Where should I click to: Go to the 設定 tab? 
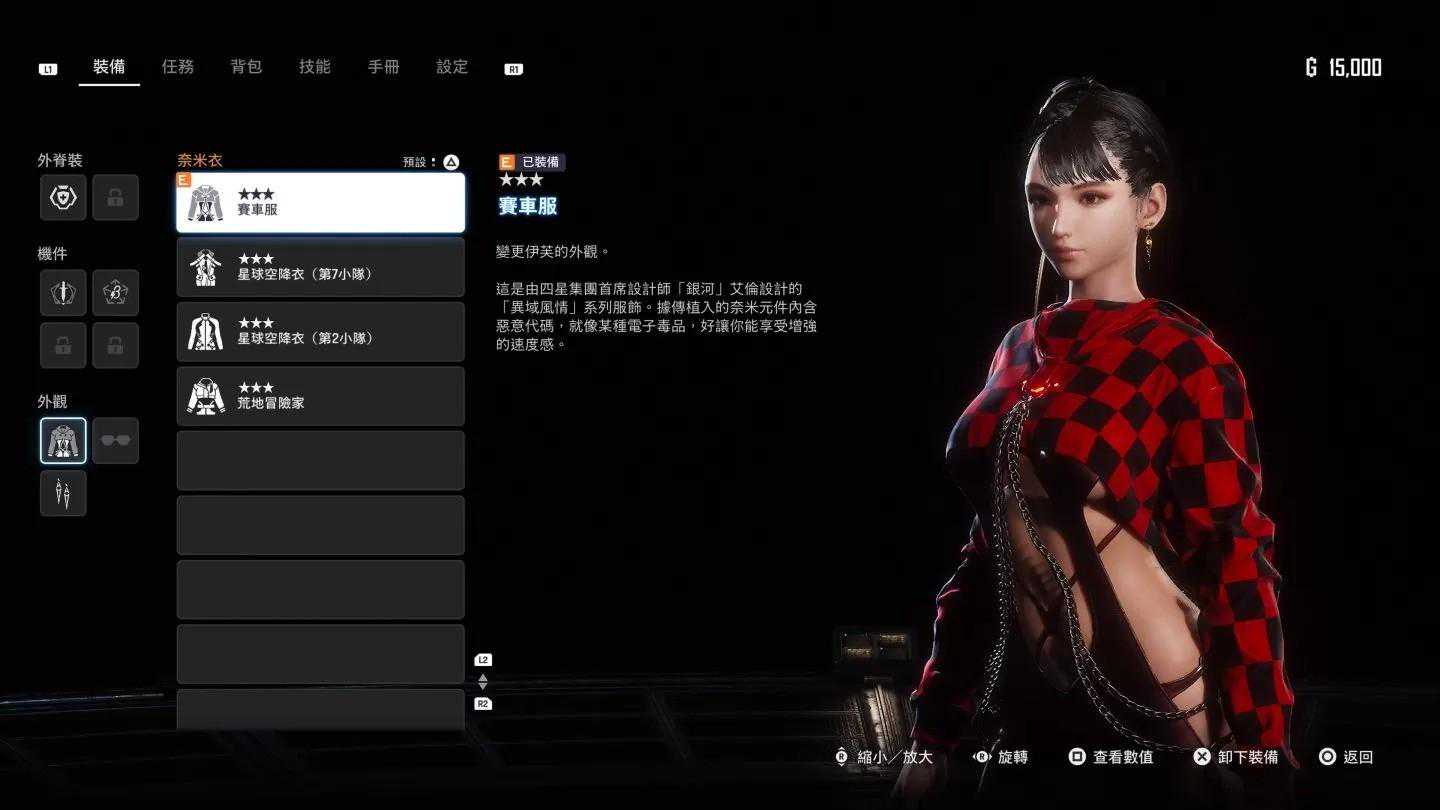click(452, 67)
